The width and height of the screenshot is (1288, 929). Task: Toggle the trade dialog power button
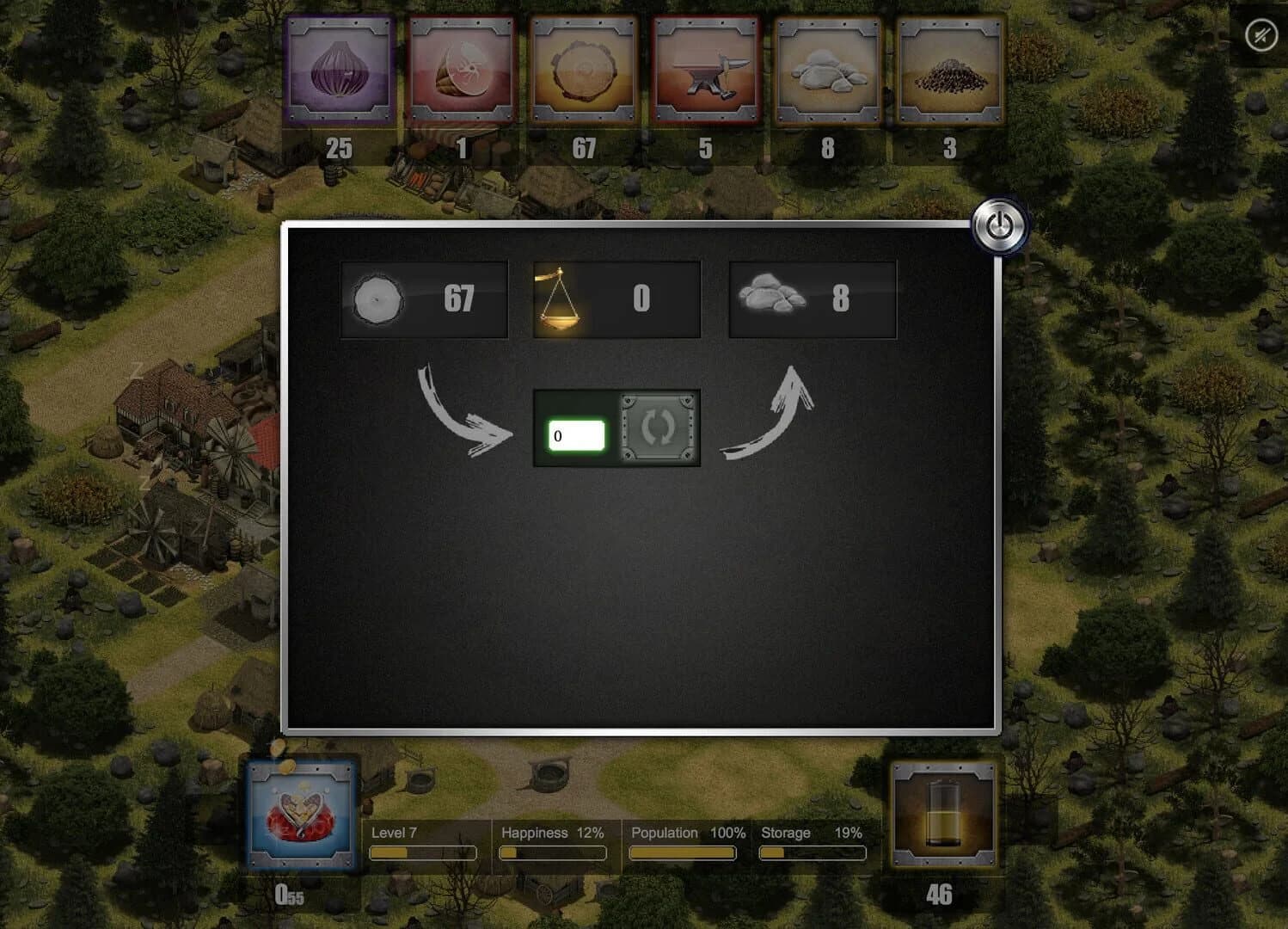click(997, 224)
